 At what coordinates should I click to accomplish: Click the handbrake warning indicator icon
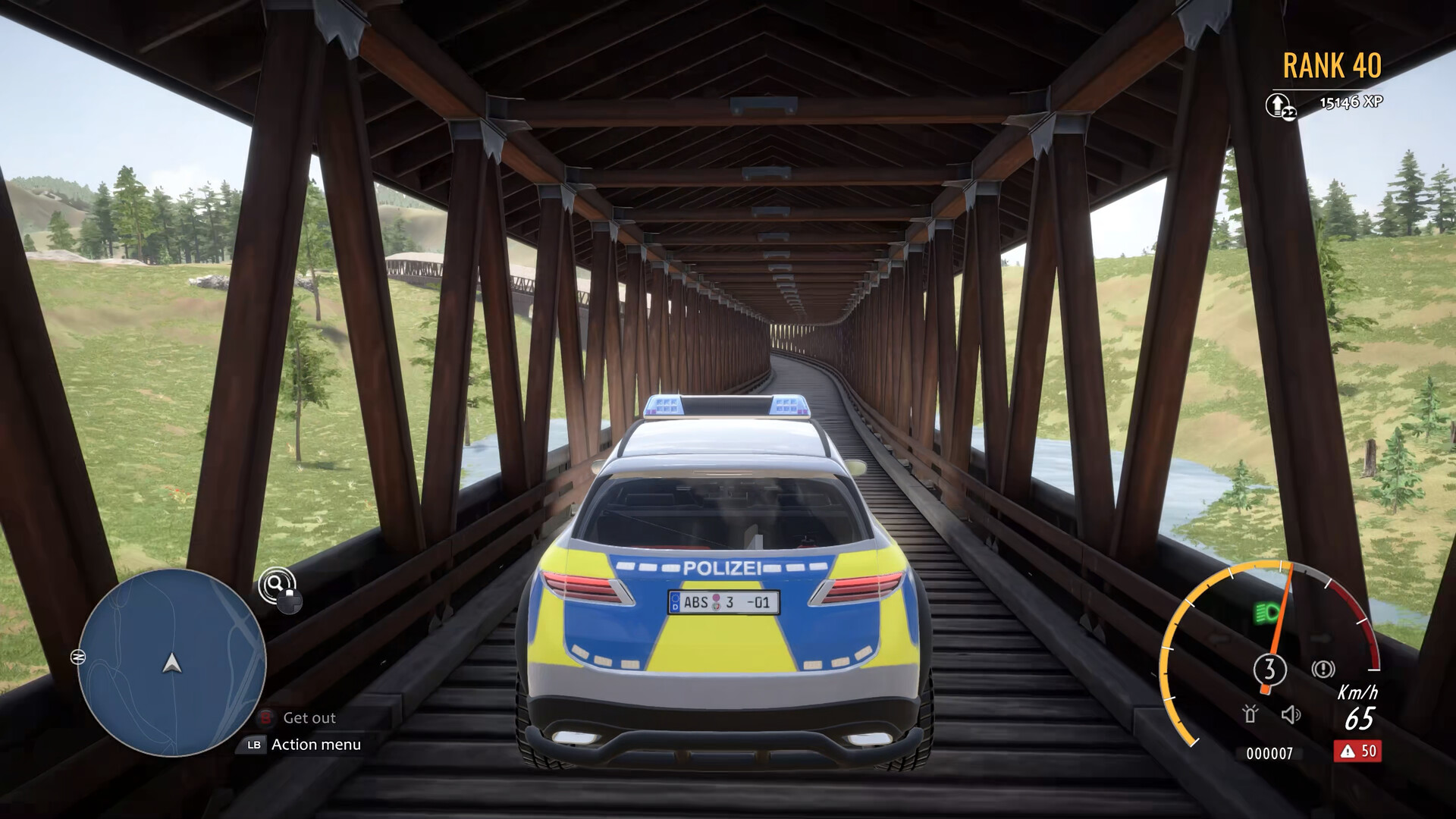[x=1323, y=669]
